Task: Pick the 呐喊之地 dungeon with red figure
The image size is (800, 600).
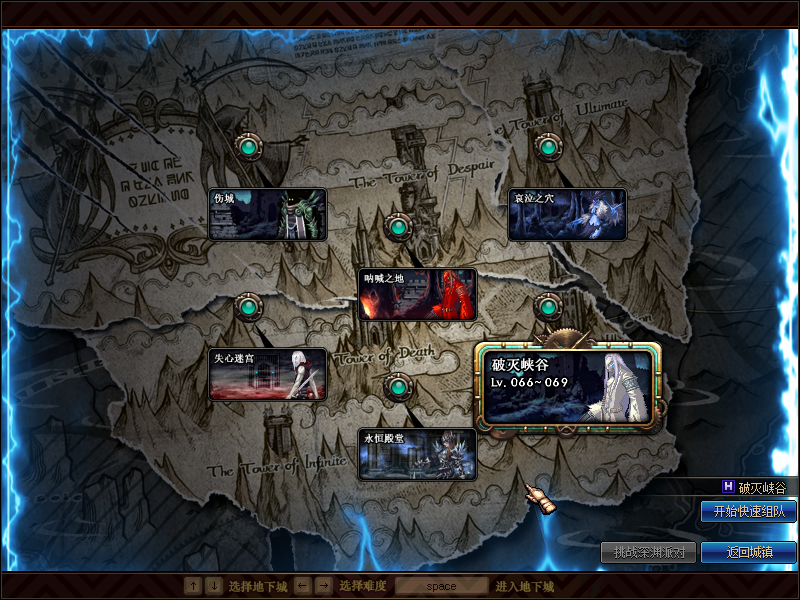Action: pos(417,294)
